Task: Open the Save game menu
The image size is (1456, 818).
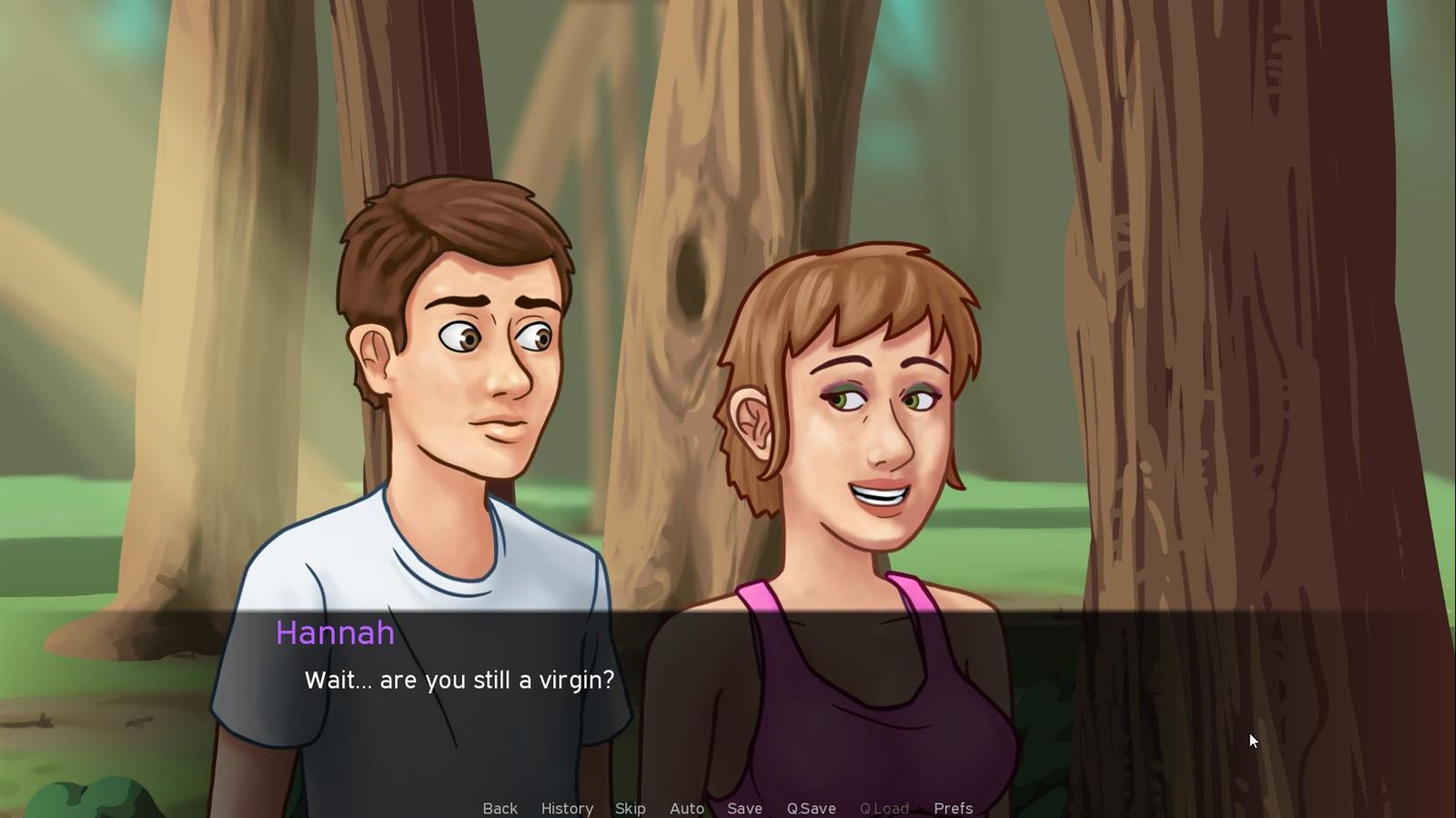Action: tap(744, 808)
